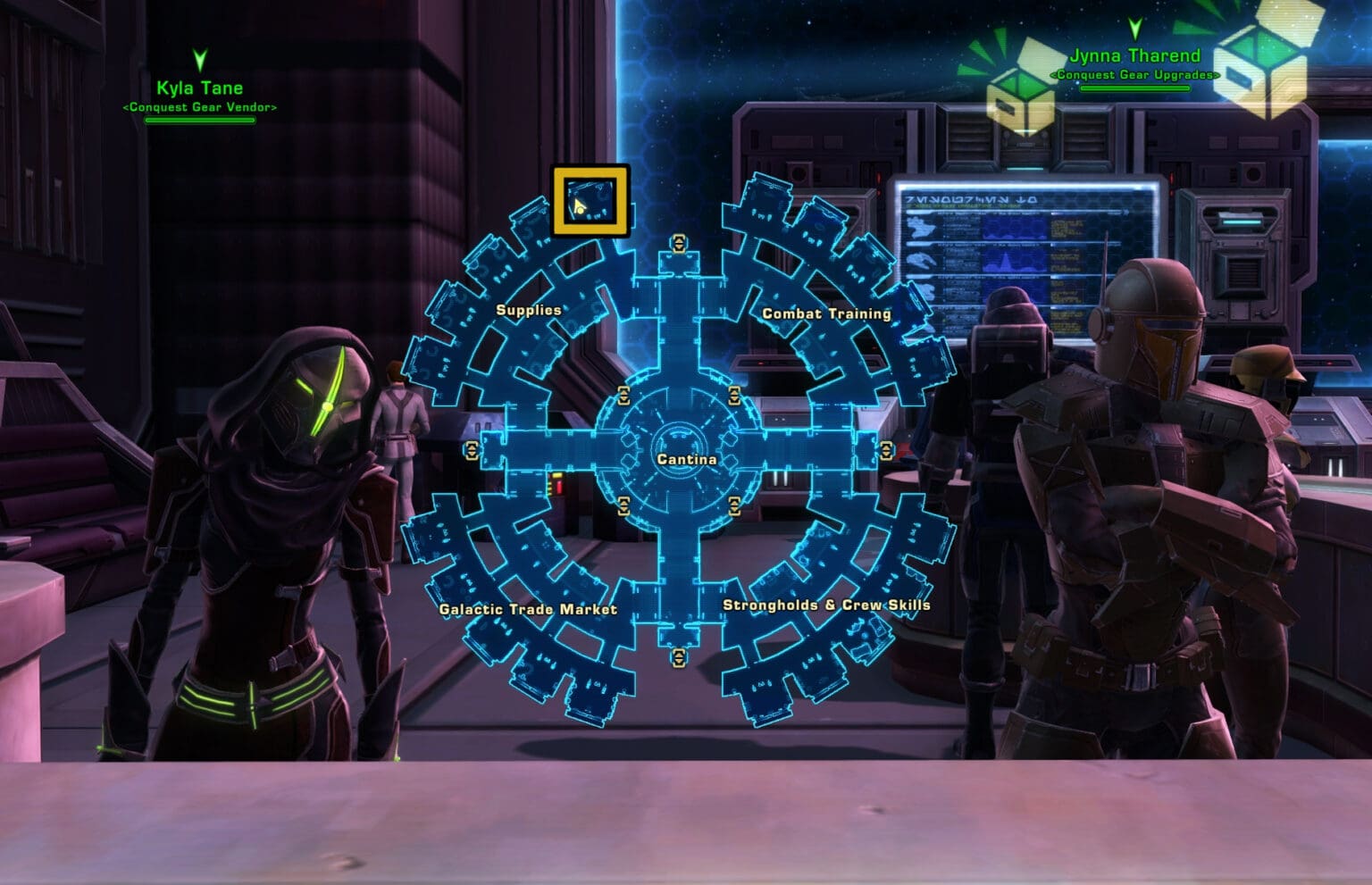This screenshot has height=885, width=1372.
Task: Select the Cantina label at the map center
Action: 685,459
